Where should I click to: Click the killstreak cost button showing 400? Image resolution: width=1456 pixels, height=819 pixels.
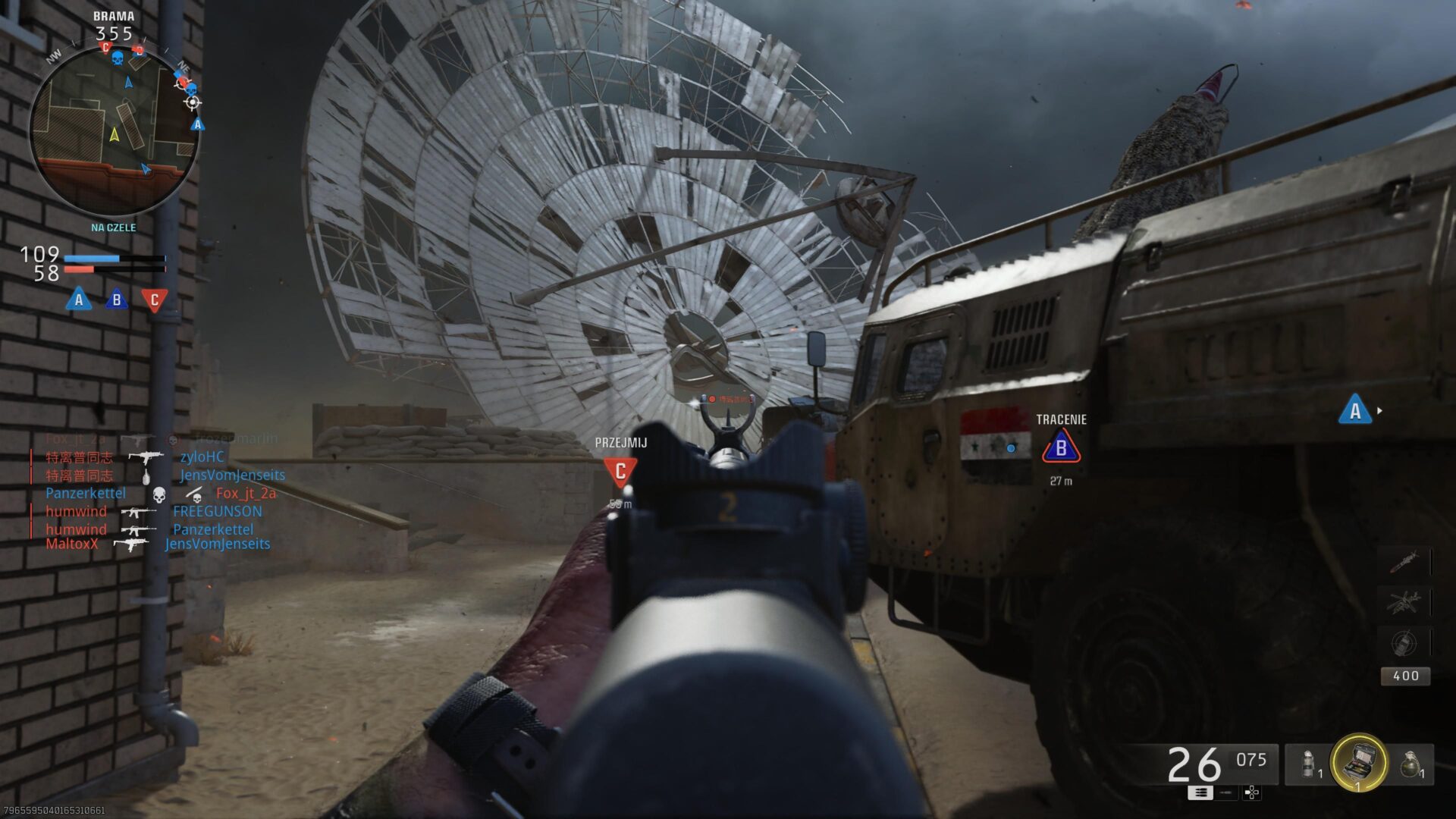pos(1406,676)
